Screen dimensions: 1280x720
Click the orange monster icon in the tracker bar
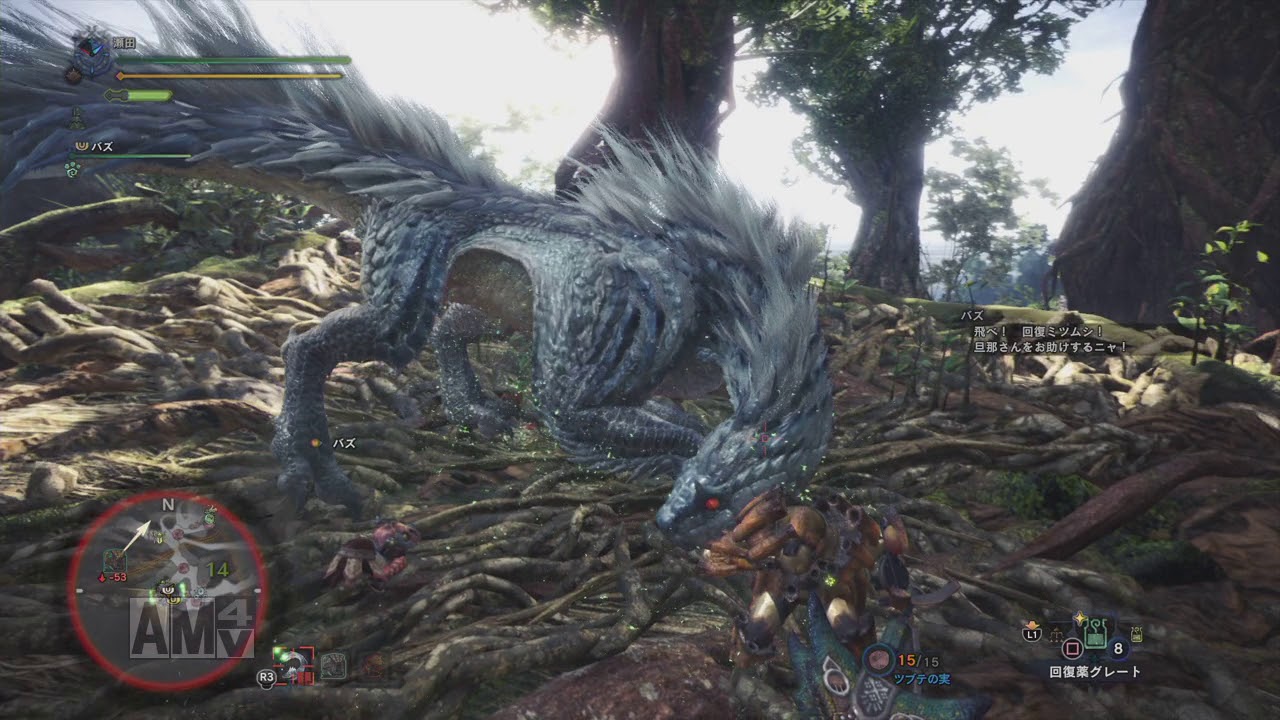click(x=373, y=663)
